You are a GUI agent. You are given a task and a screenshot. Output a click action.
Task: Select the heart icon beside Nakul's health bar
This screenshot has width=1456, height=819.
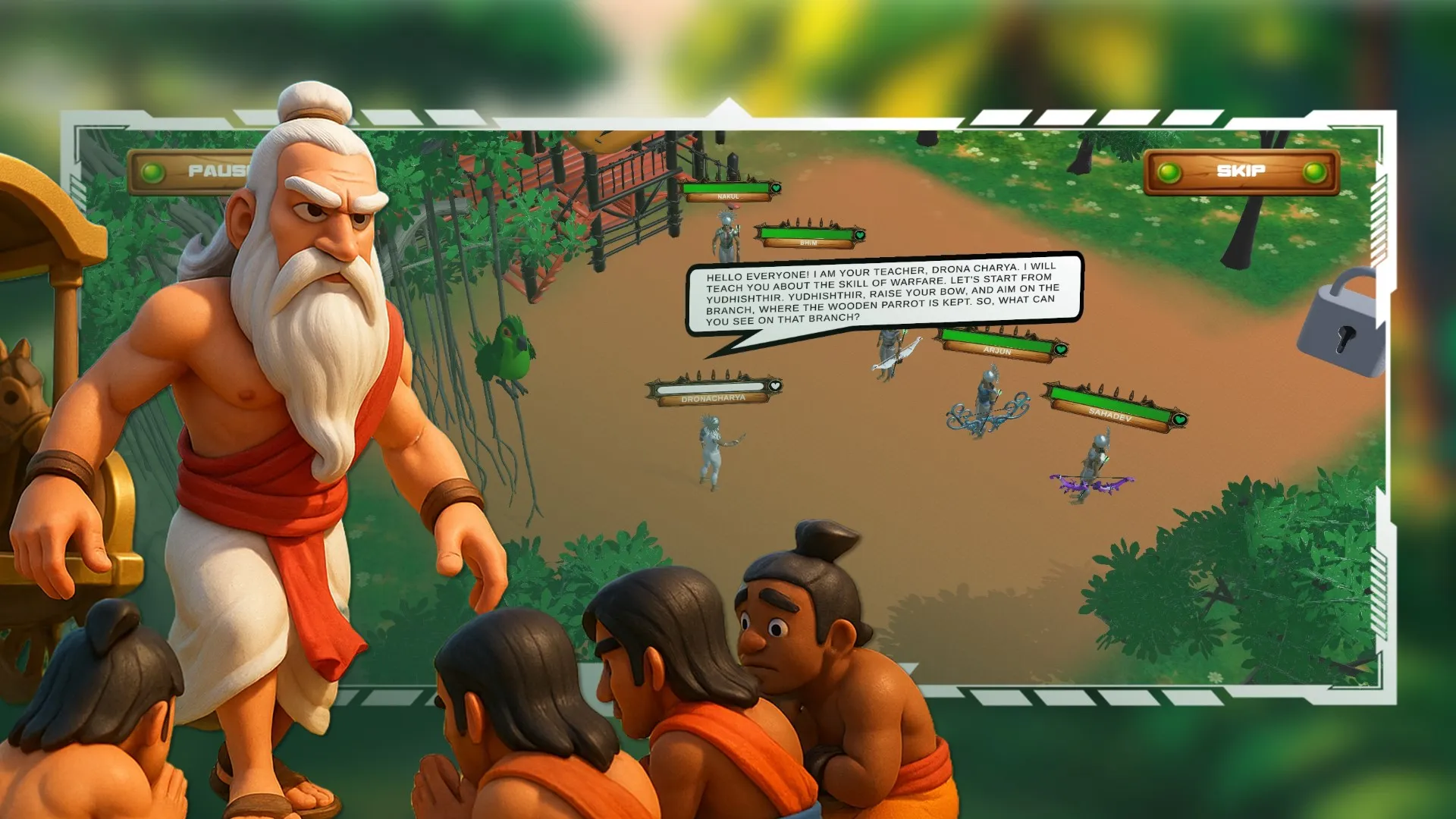tap(776, 189)
